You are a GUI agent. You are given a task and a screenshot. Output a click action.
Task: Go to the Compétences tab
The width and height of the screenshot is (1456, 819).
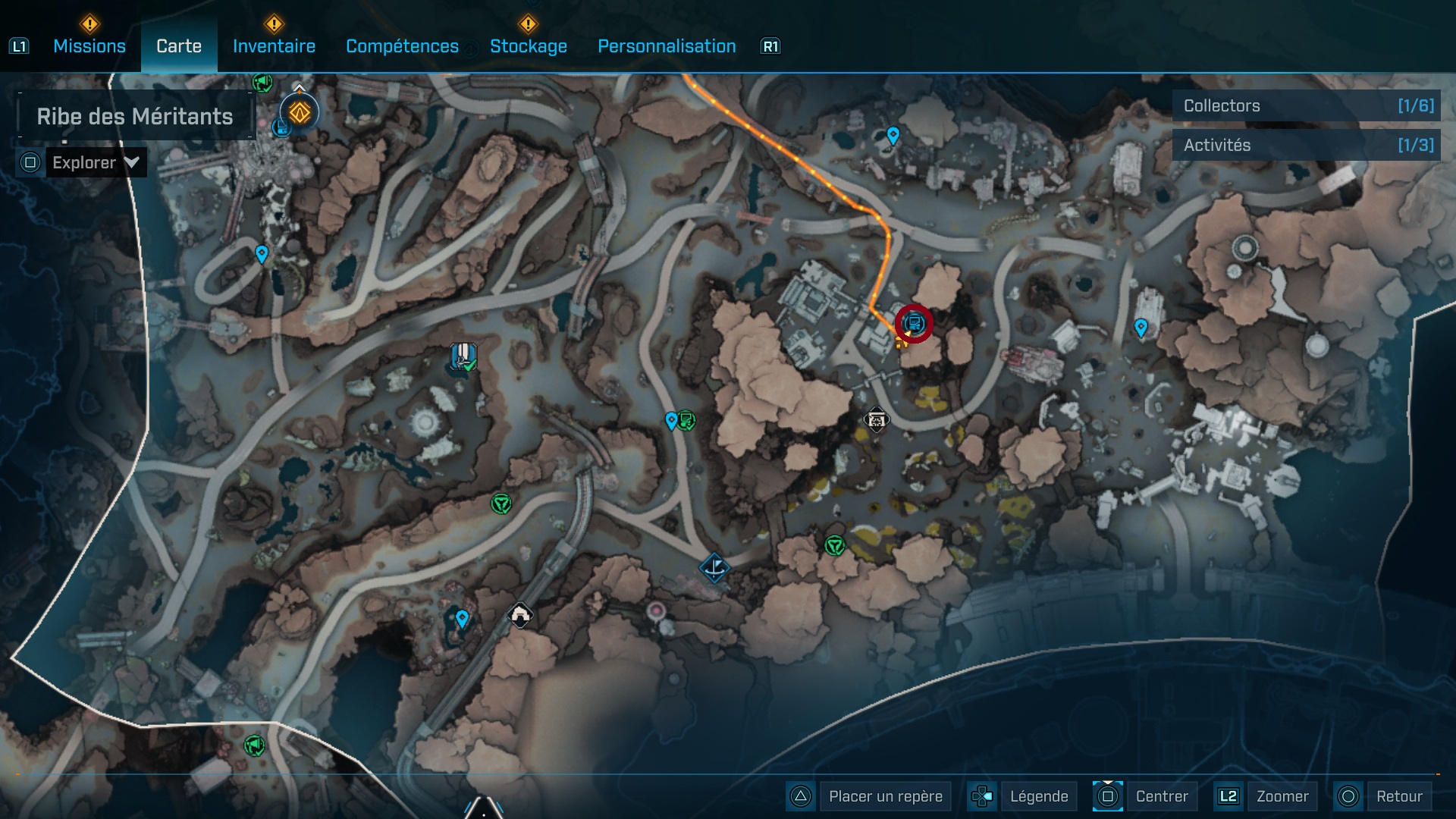[402, 46]
